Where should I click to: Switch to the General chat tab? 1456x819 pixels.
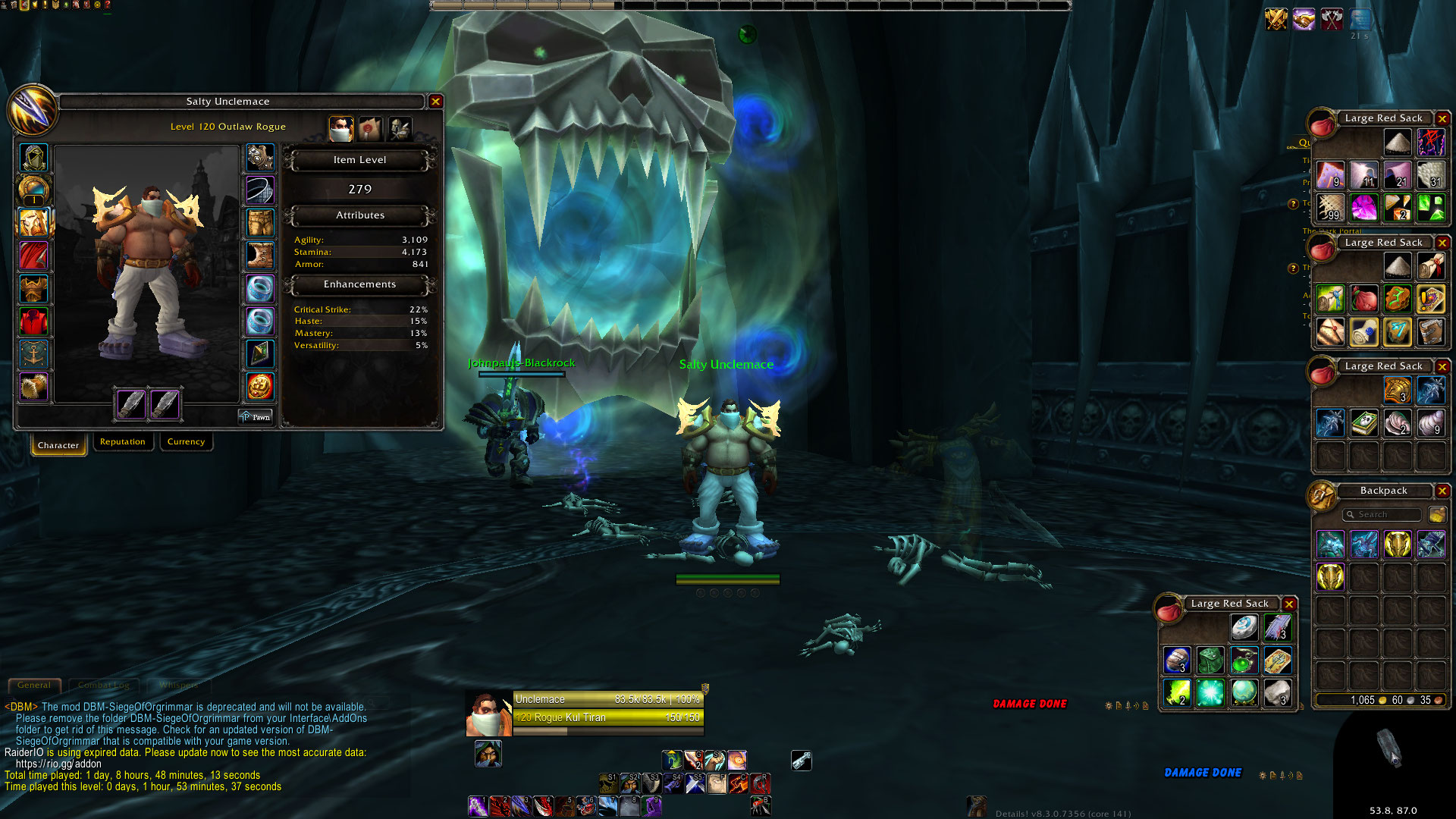coord(34,686)
